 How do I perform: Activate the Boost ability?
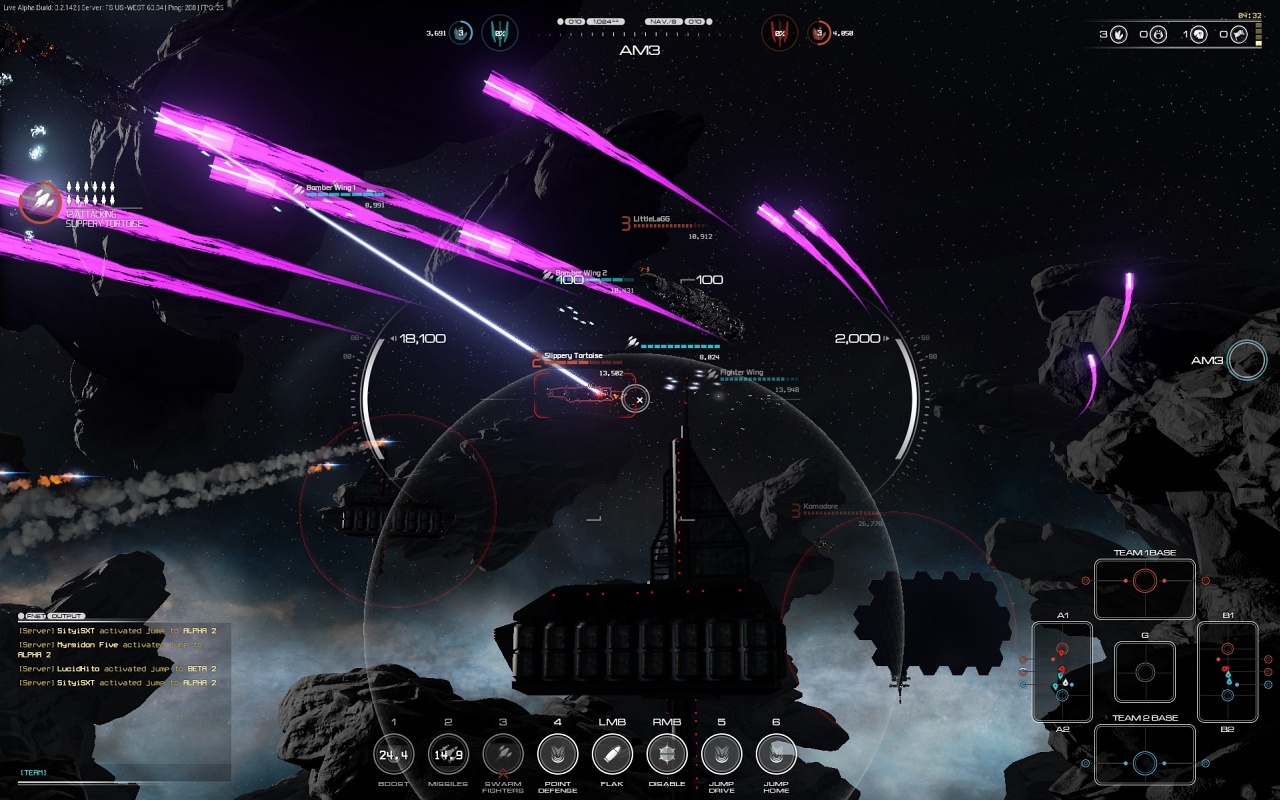pos(394,754)
